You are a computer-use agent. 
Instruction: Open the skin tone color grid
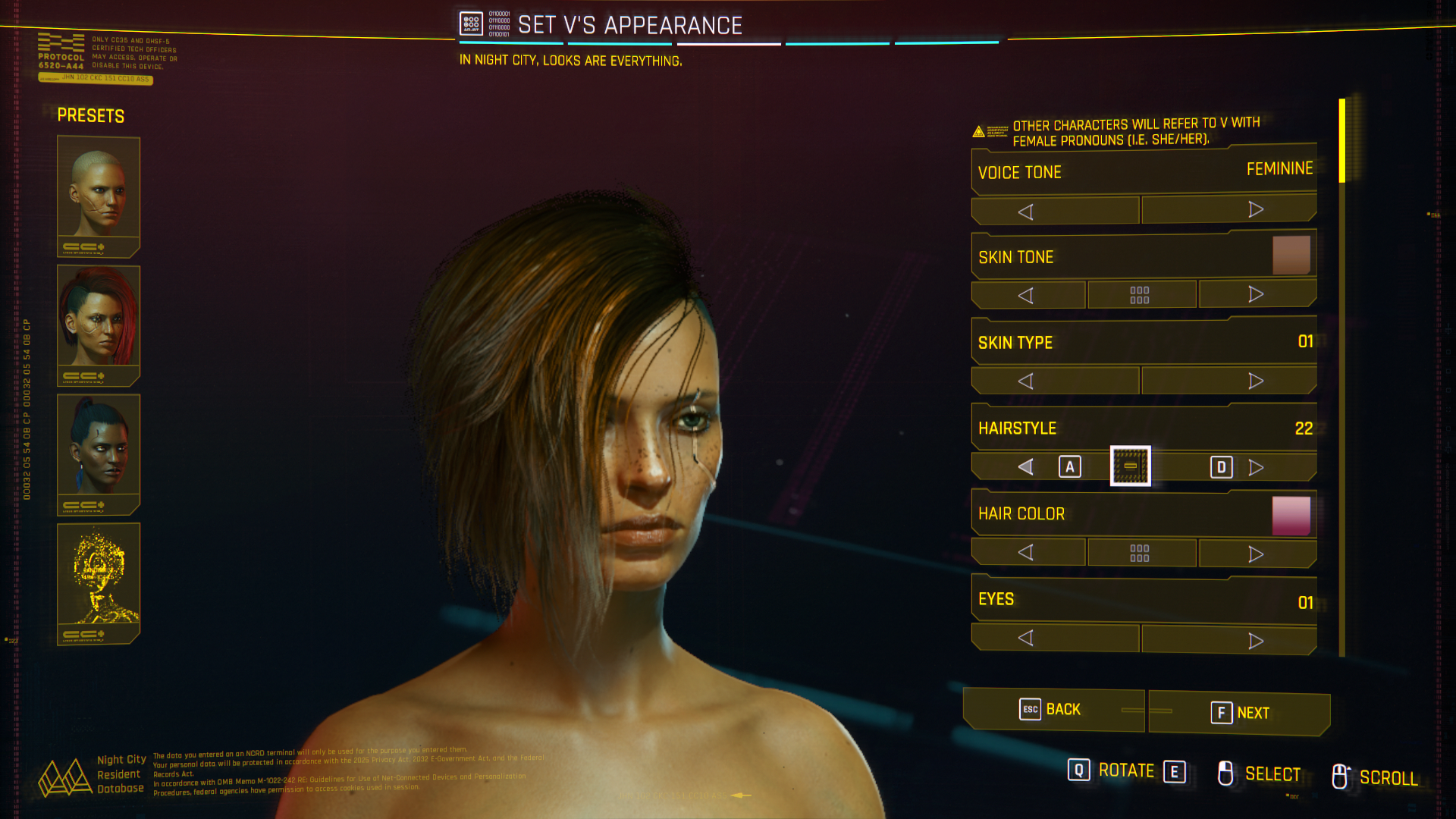point(1141,295)
